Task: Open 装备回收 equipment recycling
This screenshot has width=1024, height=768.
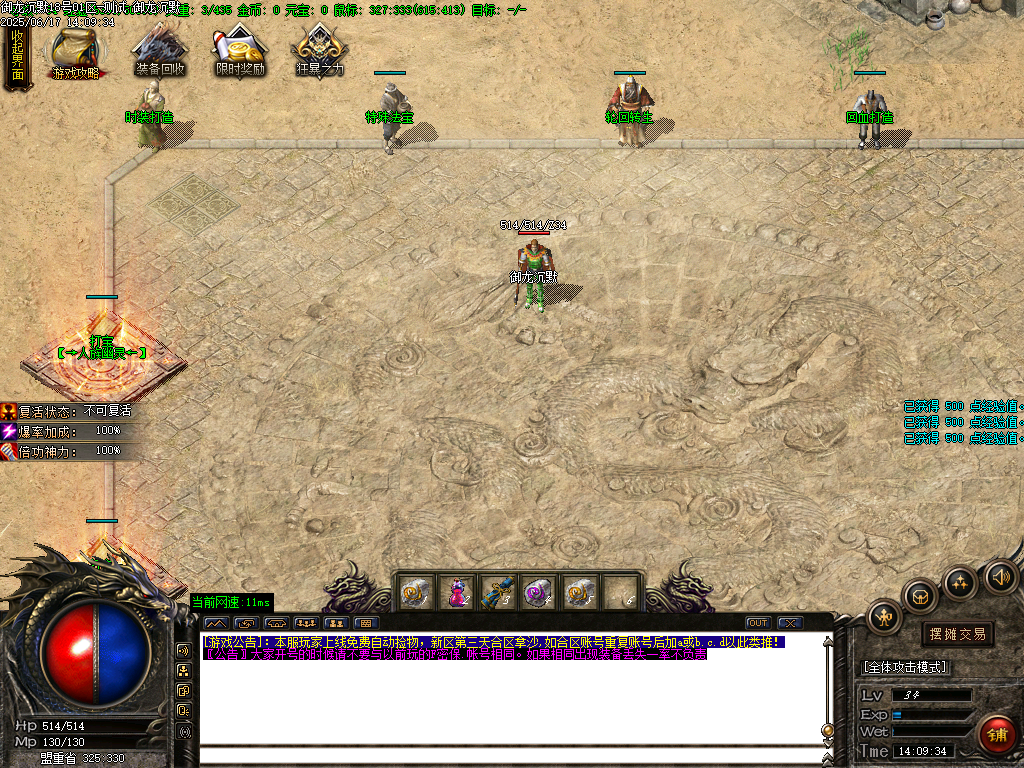Action: 159,52
